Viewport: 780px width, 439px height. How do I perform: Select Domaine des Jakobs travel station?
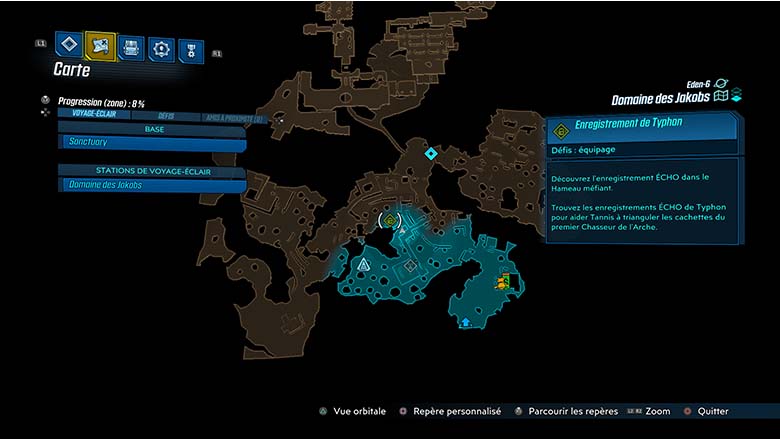[x=152, y=185]
